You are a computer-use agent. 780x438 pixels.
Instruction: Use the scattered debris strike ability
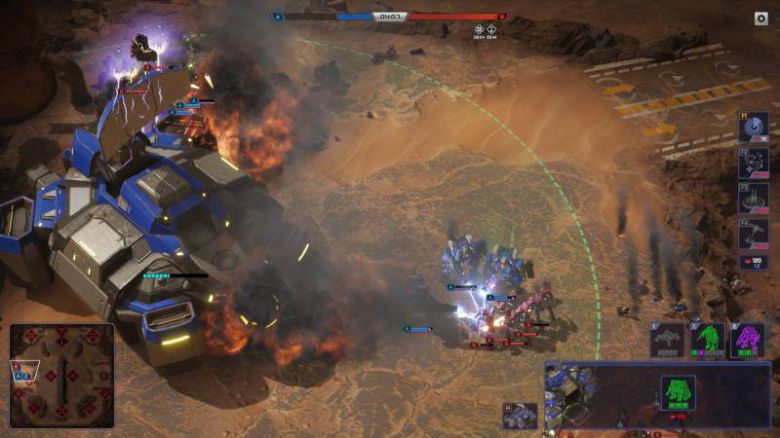[754, 162]
